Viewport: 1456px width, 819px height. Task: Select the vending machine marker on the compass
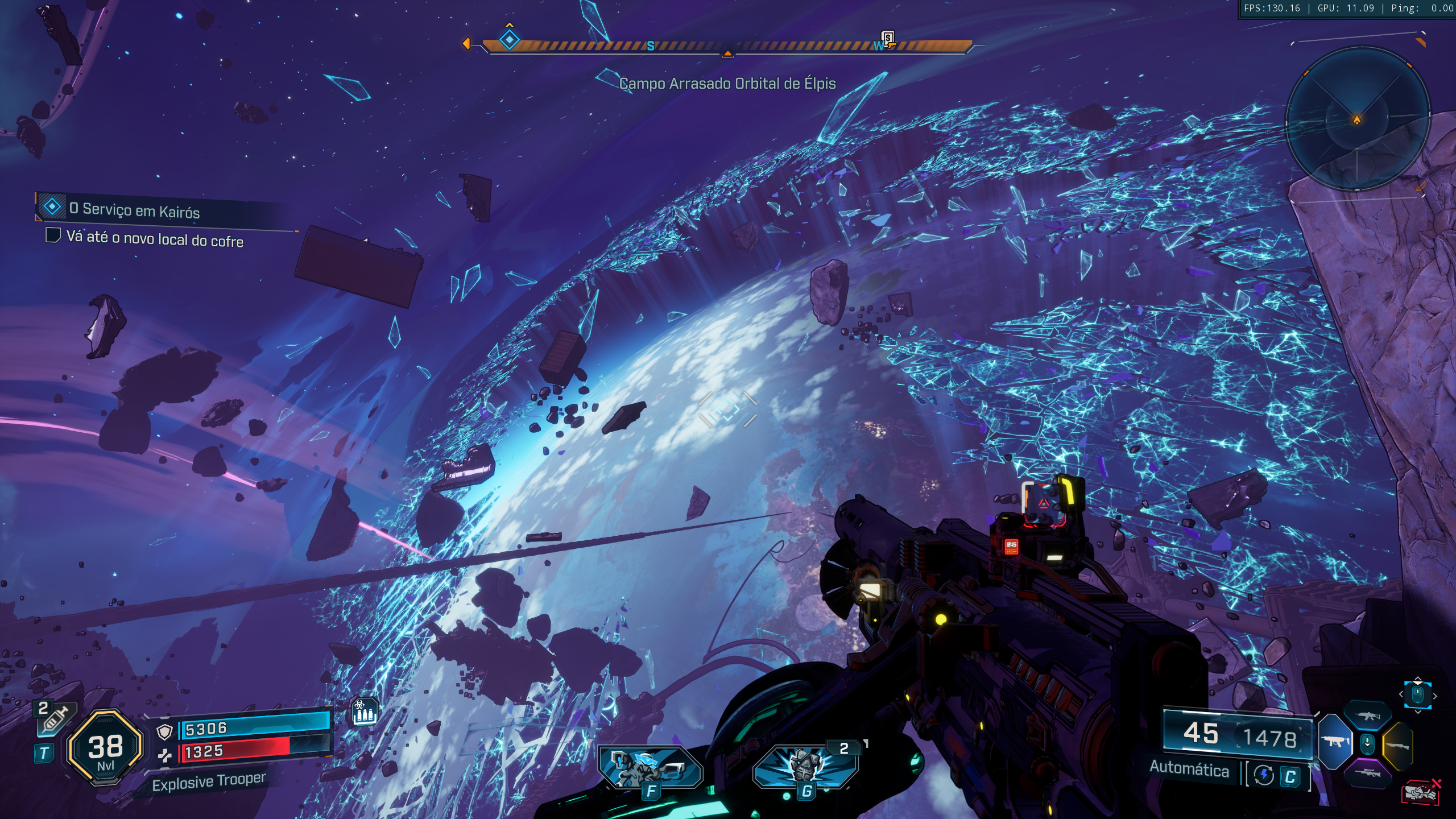pyautogui.click(x=887, y=39)
